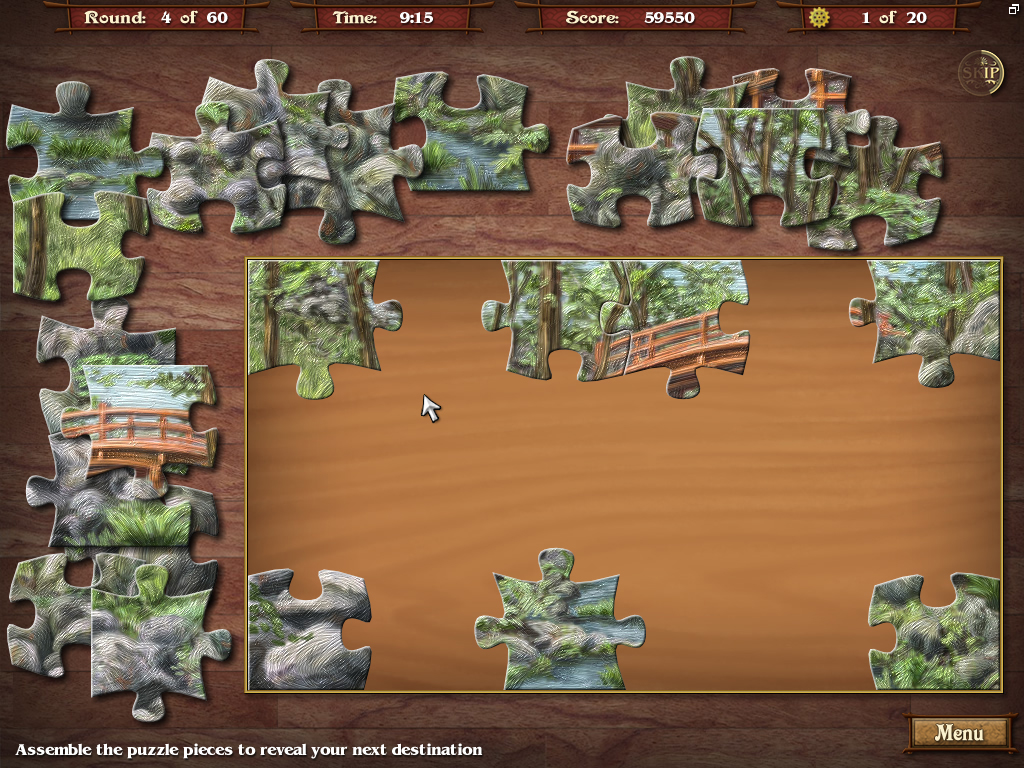Select the placed top-right corner piece on the board
Image resolution: width=1024 pixels, height=768 pixels.
tap(935, 315)
